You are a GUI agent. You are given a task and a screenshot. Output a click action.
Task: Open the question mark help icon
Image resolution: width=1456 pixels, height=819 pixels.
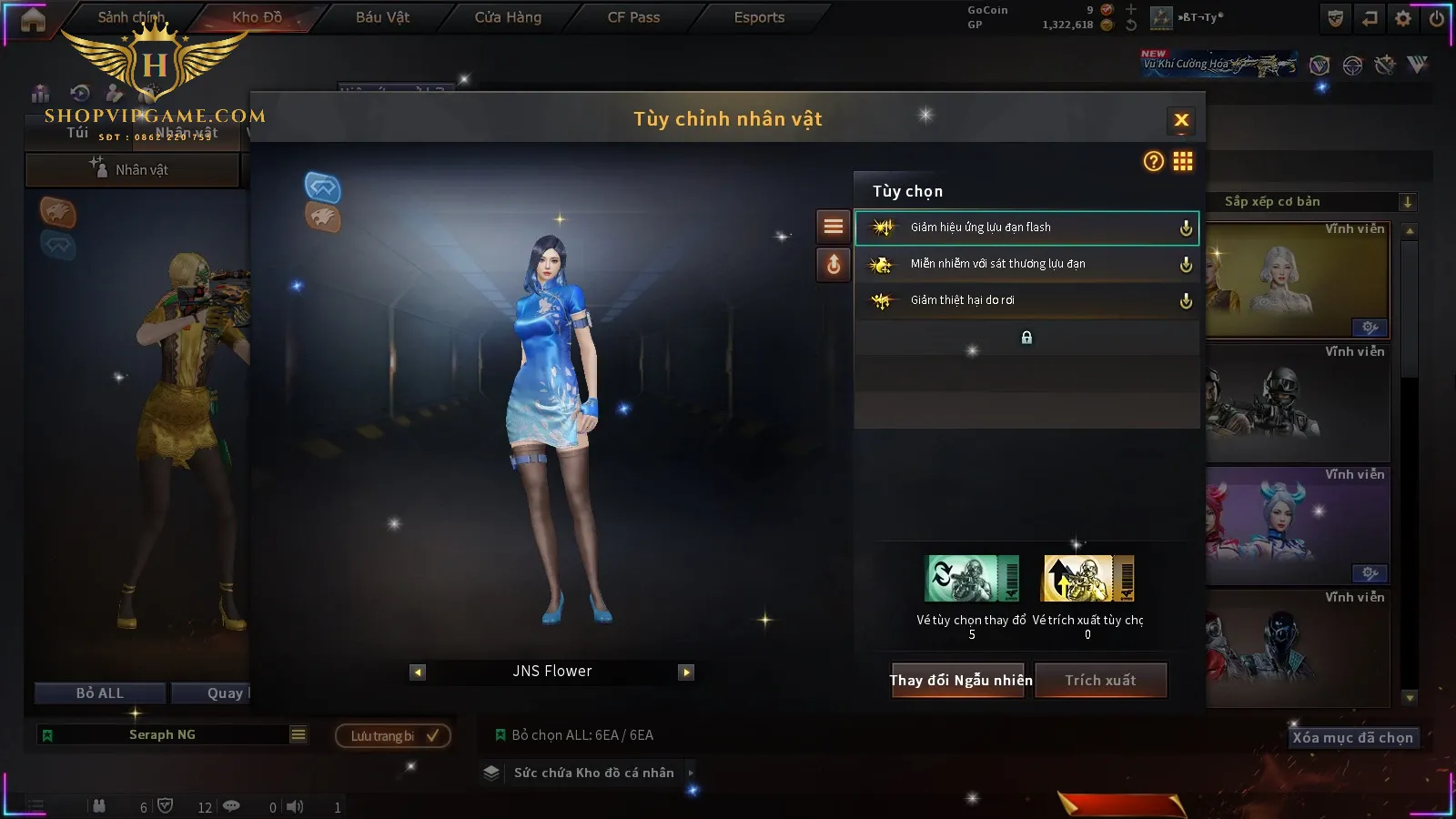tap(1153, 162)
